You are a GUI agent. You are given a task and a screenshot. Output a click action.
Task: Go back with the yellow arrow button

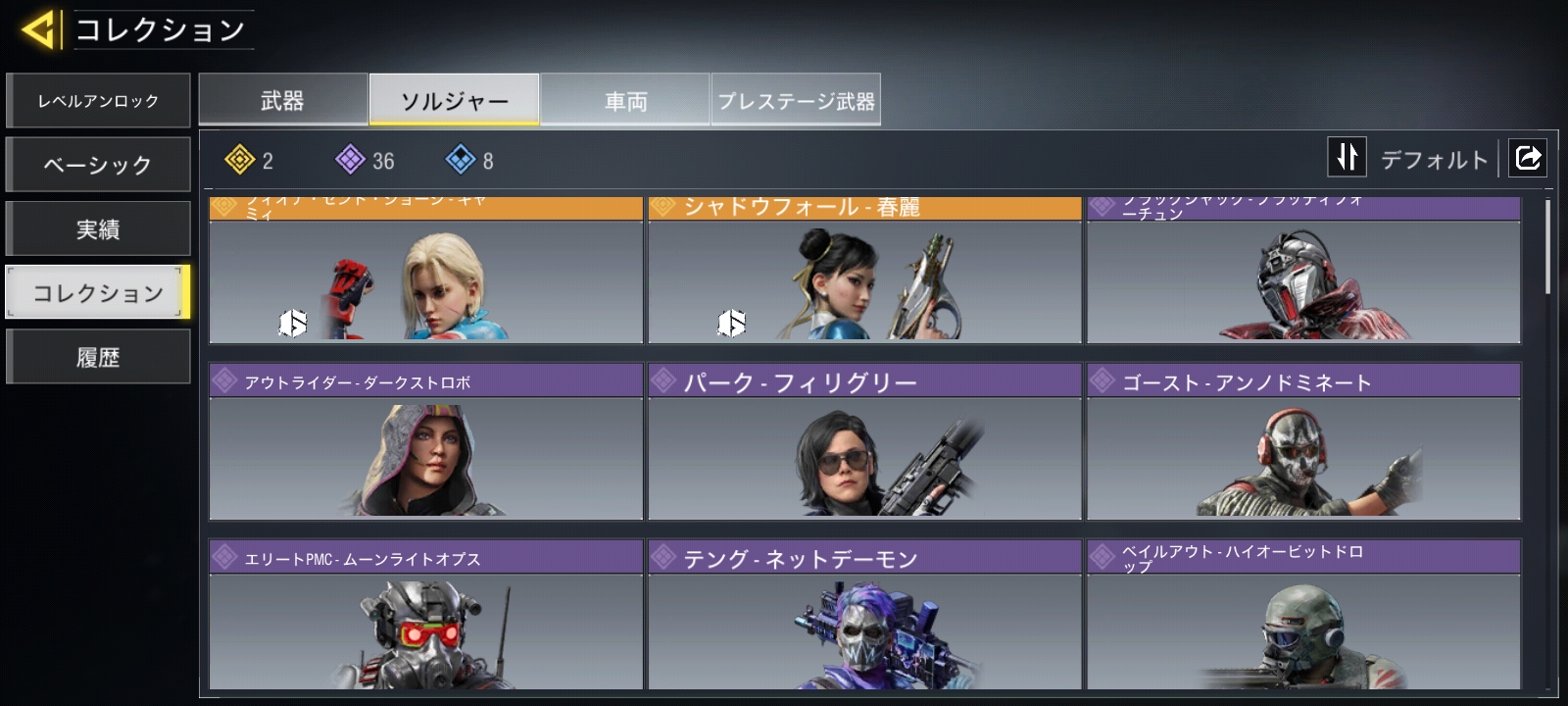(39, 30)
